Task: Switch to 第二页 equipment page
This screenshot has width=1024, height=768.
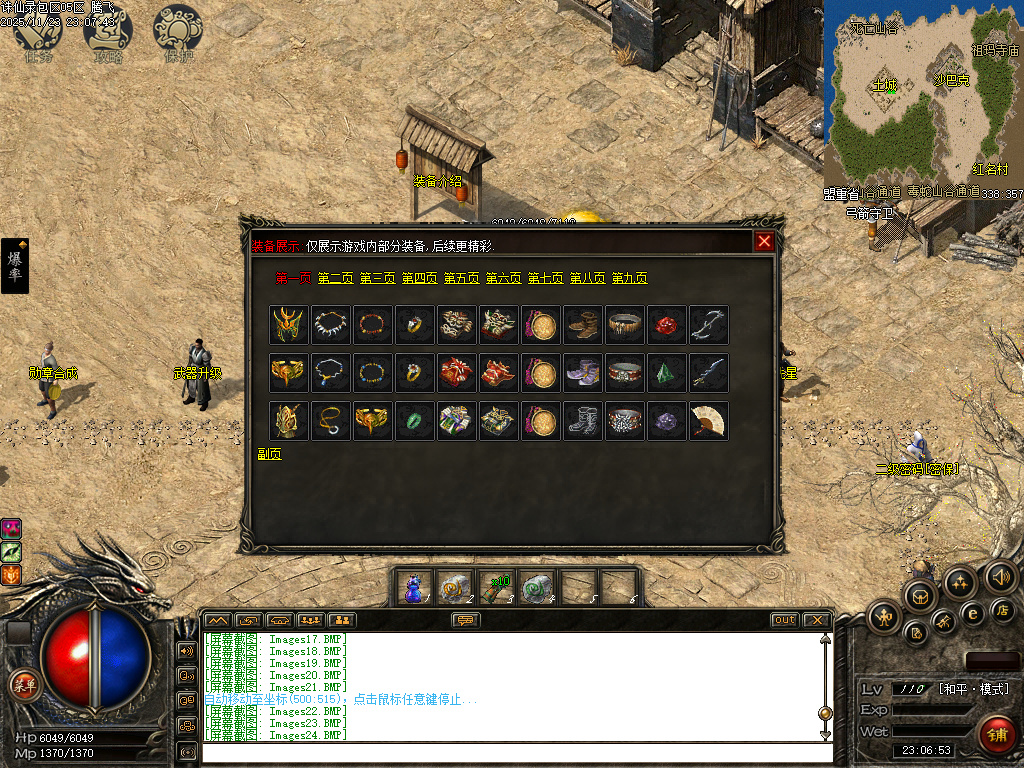Action: [335, 278]
